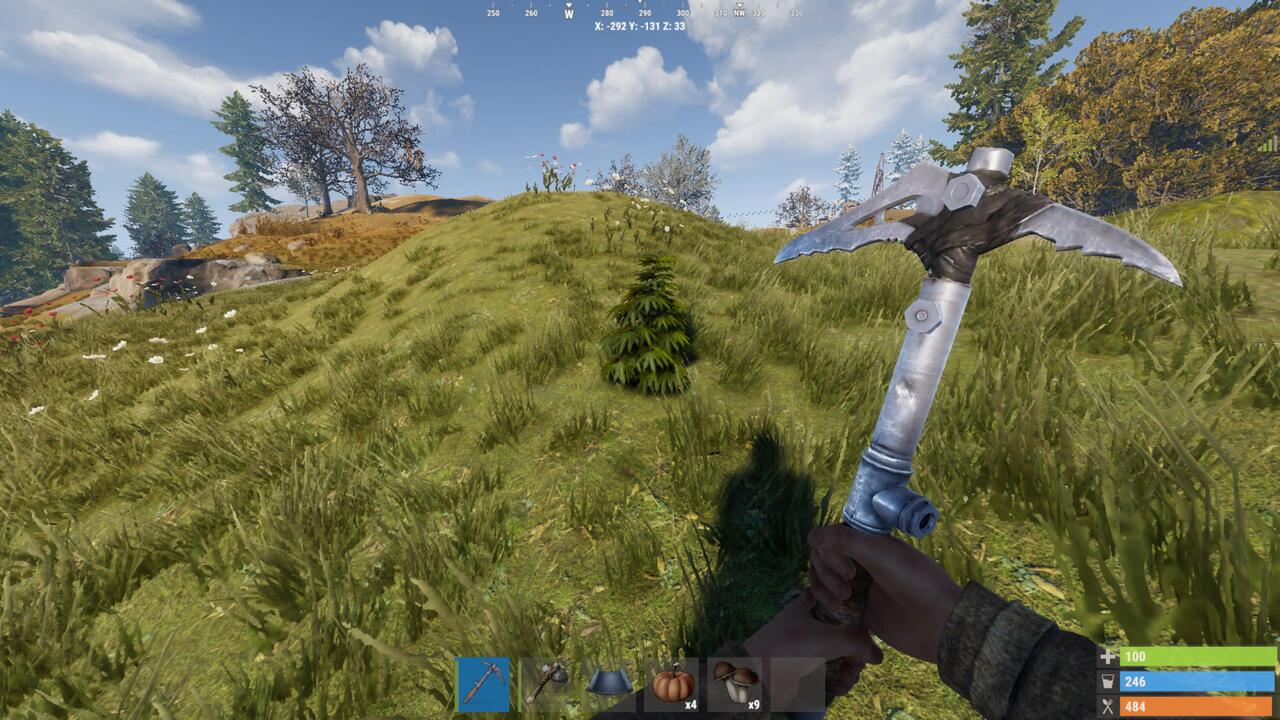
Task: Click the hydration cup icon
Action: (x=1108, y=682)
